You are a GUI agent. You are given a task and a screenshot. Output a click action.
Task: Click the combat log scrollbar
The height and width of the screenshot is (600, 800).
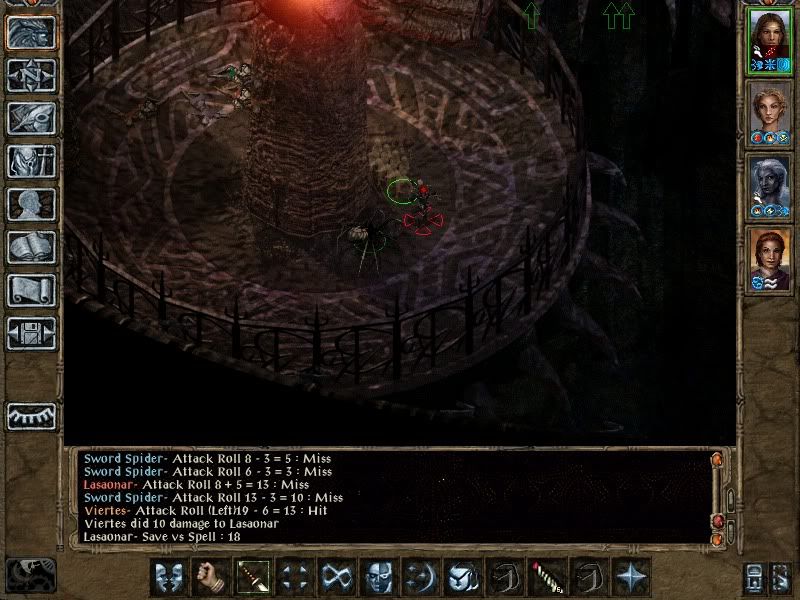pos(717,495)
